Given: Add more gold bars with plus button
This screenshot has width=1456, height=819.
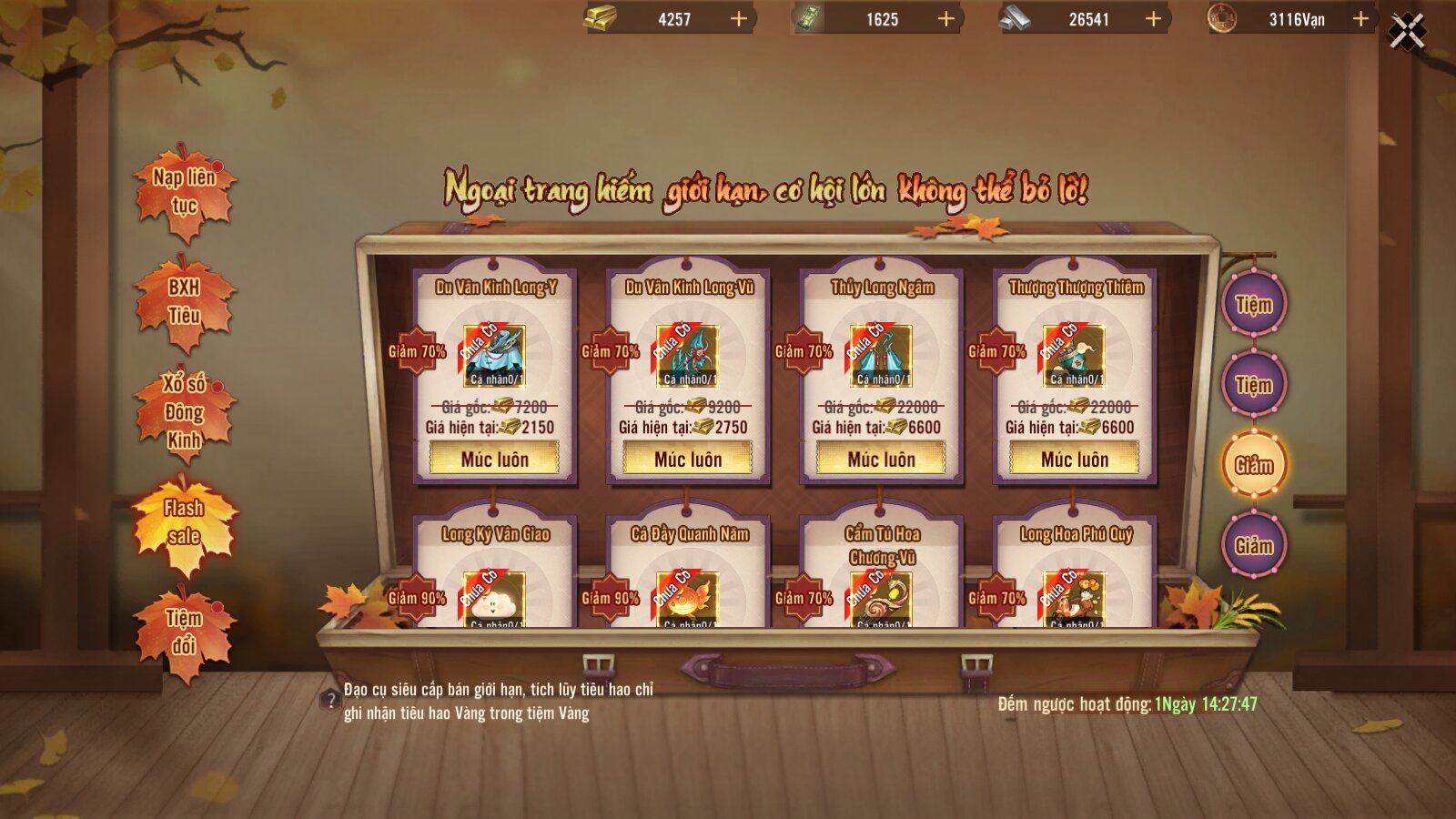Looking at the screenshot, I should pyautogui.click(x=739, y=19).
